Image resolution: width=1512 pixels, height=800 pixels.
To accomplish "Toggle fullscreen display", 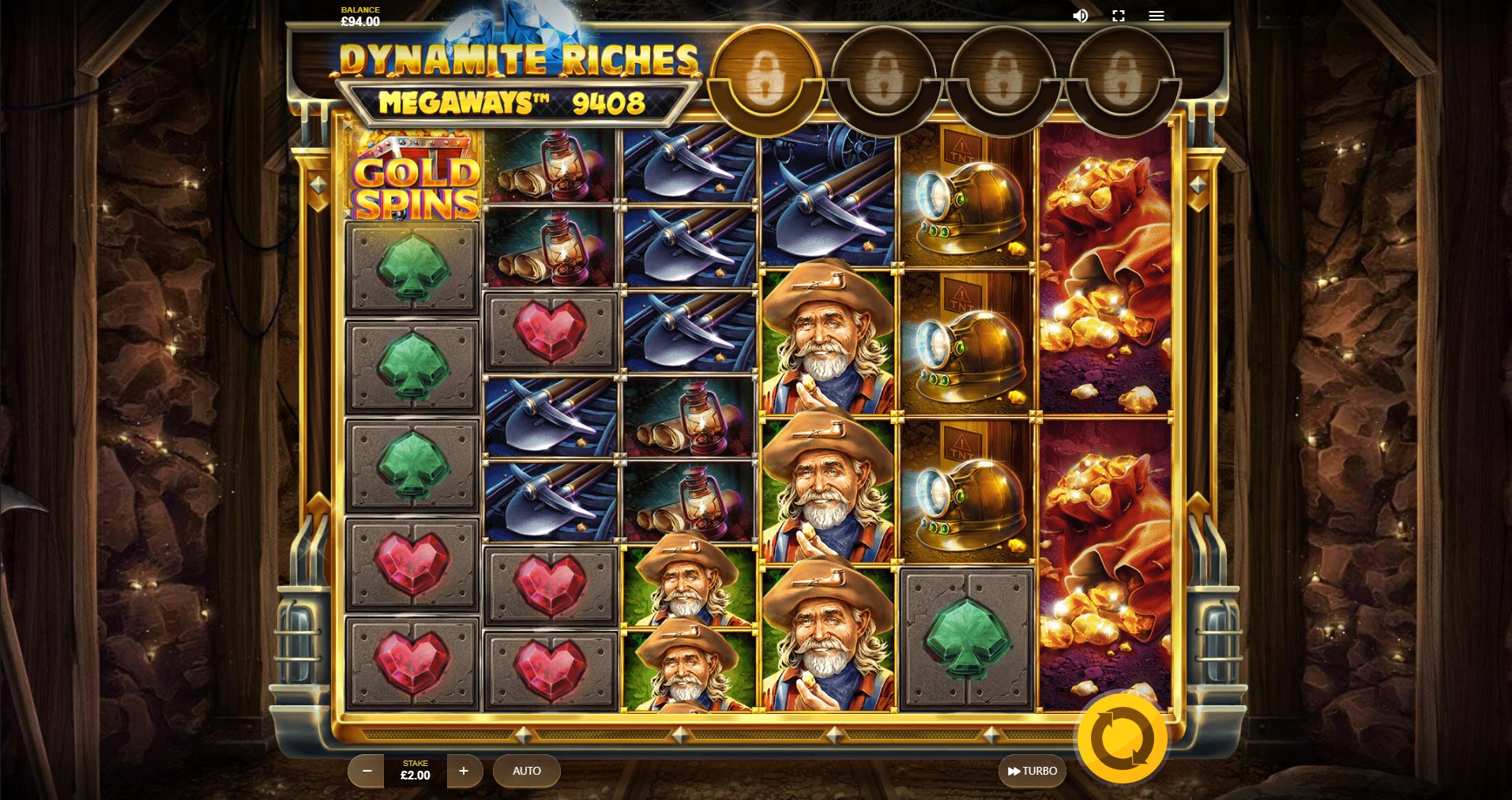I will (x=1119, y=15).
